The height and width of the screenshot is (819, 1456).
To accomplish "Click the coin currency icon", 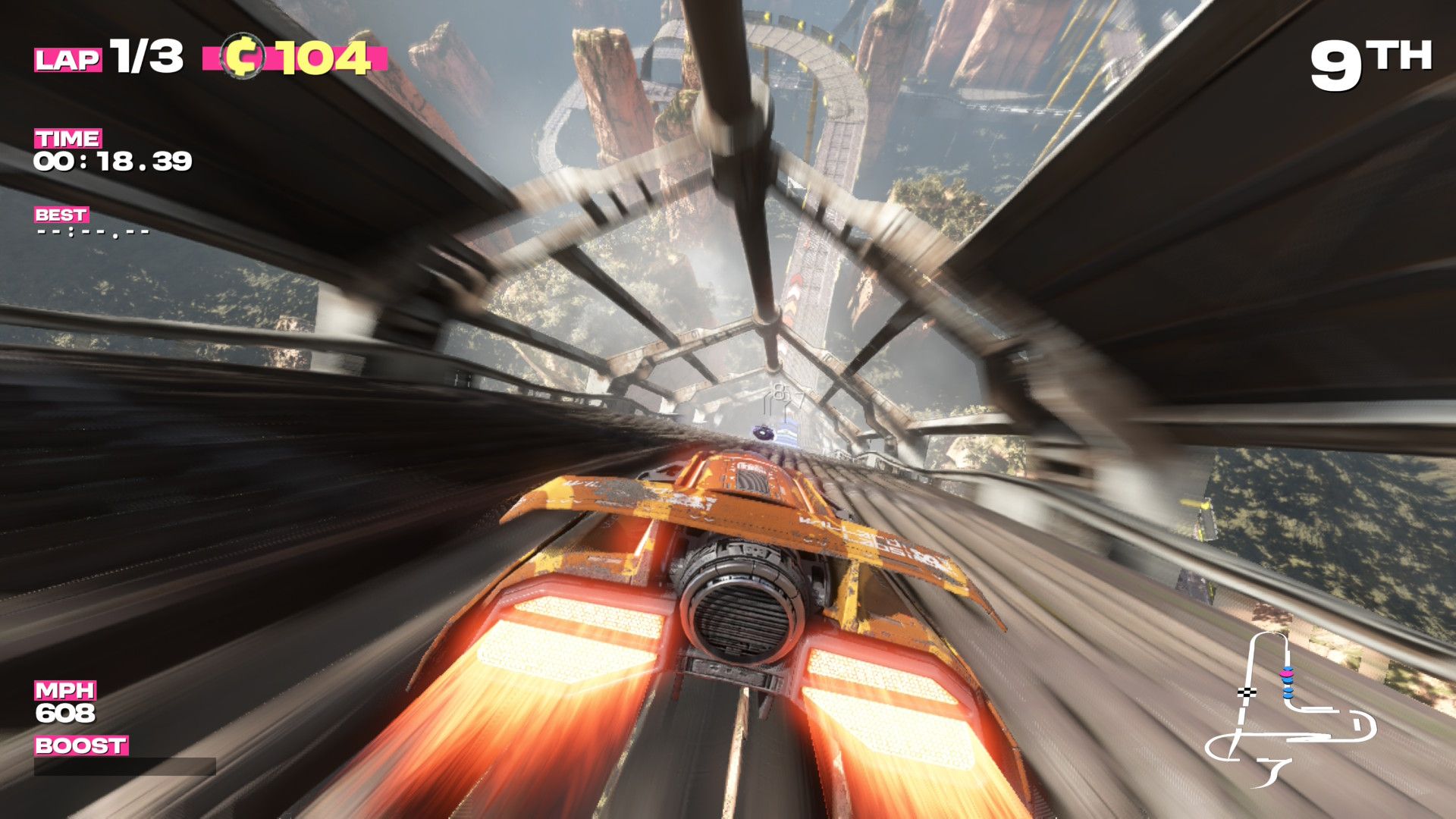I will click(243, 55).
